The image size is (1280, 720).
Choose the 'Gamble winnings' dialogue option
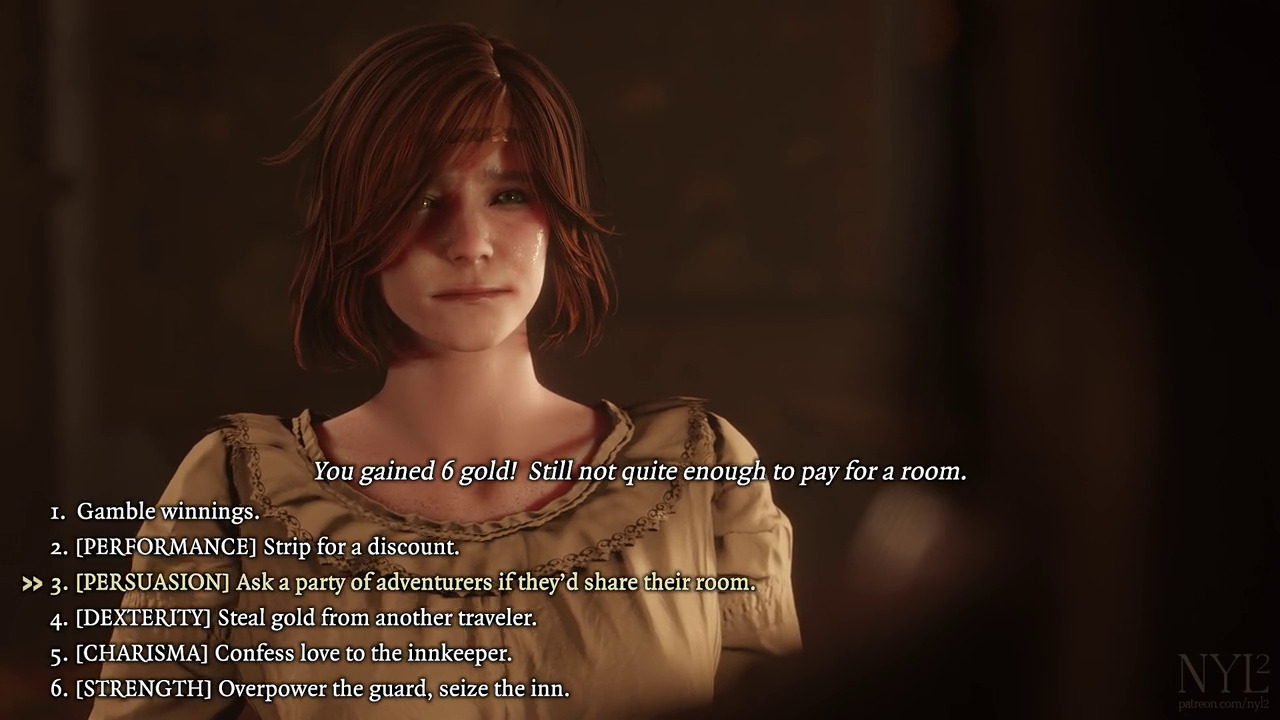[x=167, y=511]
